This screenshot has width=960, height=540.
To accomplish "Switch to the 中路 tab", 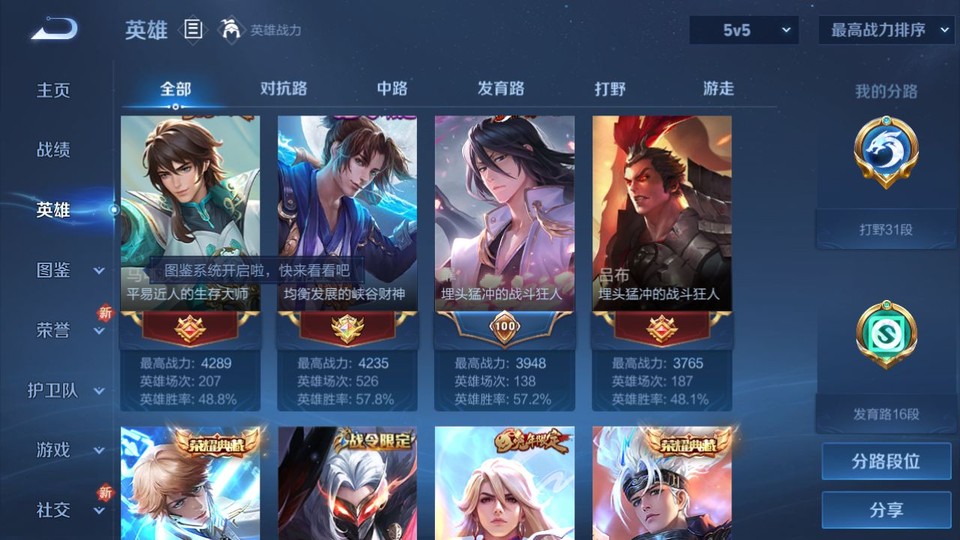I will click(x=392, y=88).
